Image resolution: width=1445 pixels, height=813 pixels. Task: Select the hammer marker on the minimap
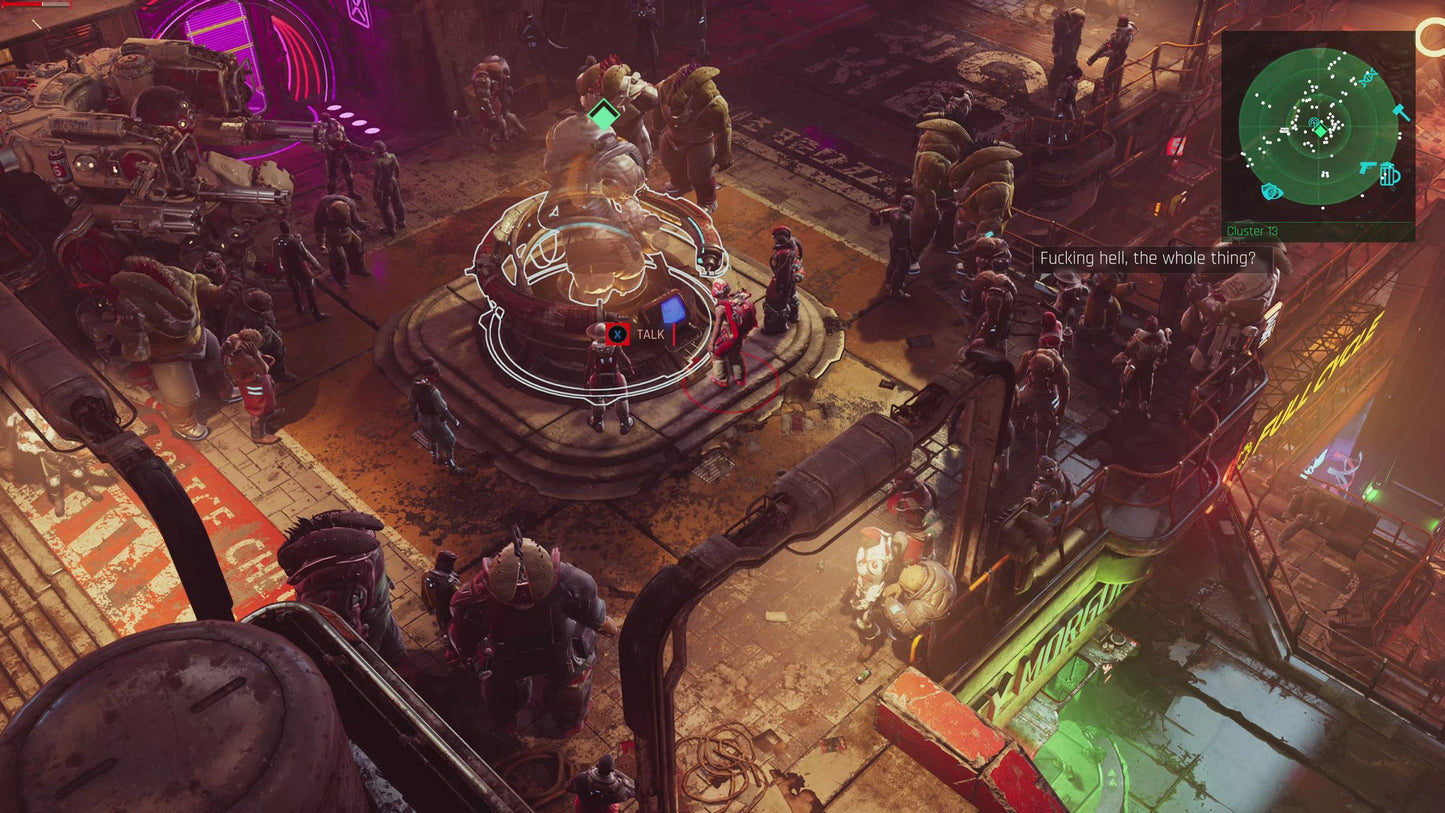[1401, 112]
